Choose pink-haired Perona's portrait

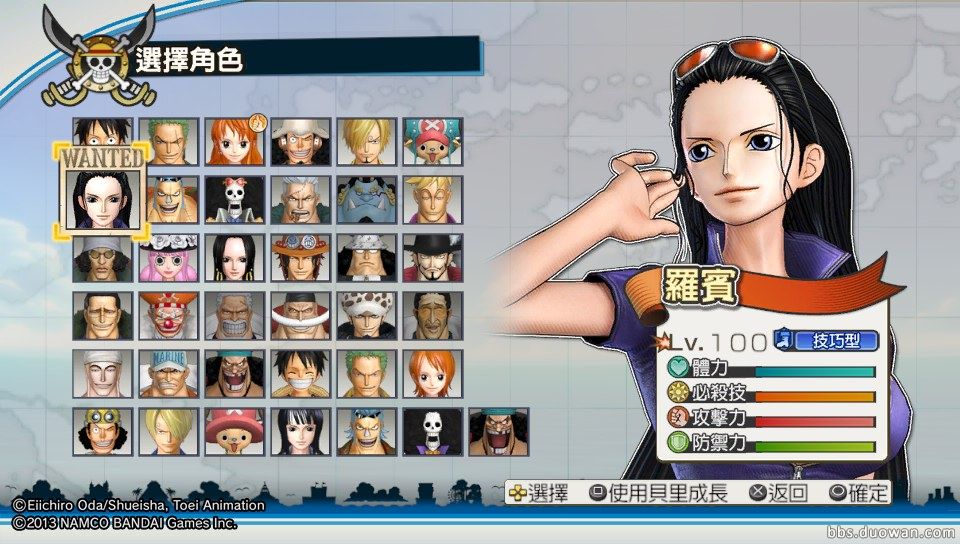point(166,258)
